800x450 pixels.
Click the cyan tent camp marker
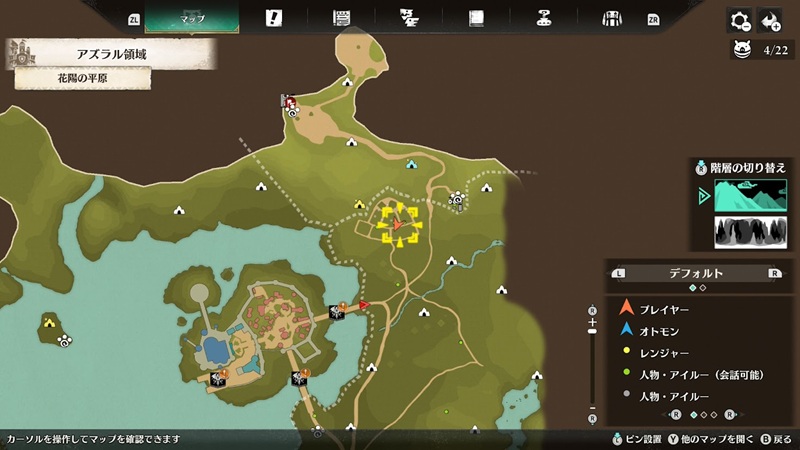tap(411, 164)
